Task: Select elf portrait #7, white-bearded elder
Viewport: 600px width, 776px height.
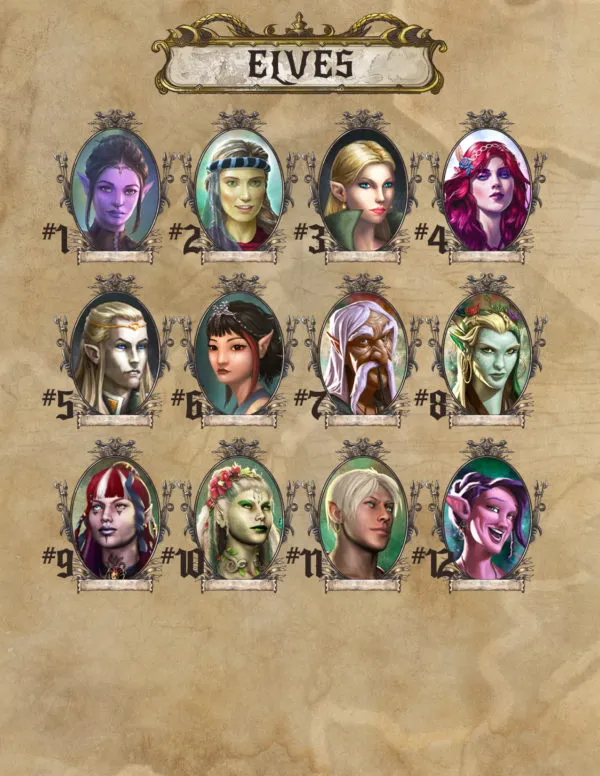Action: (363, 353)
